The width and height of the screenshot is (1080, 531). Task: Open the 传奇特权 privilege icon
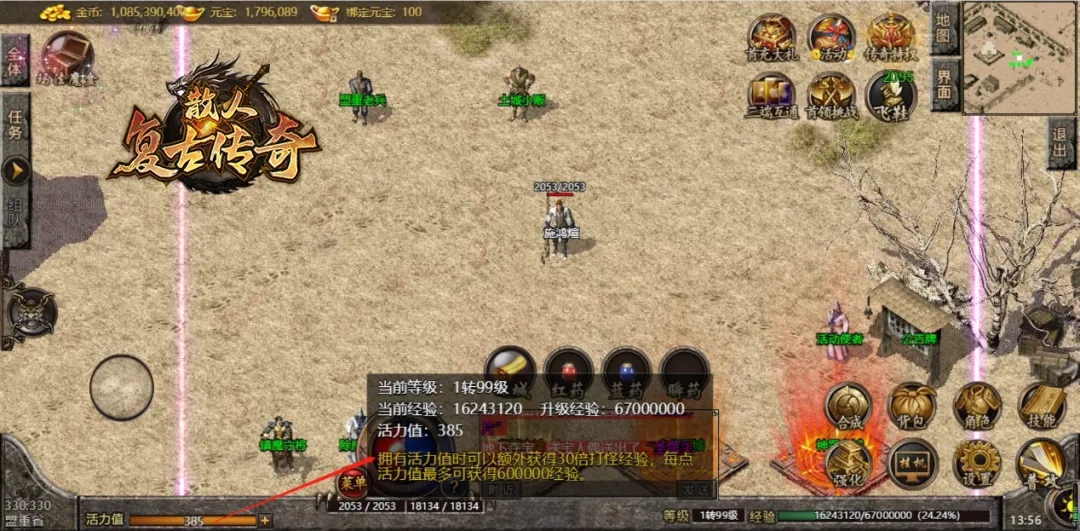tap(891, 38)
